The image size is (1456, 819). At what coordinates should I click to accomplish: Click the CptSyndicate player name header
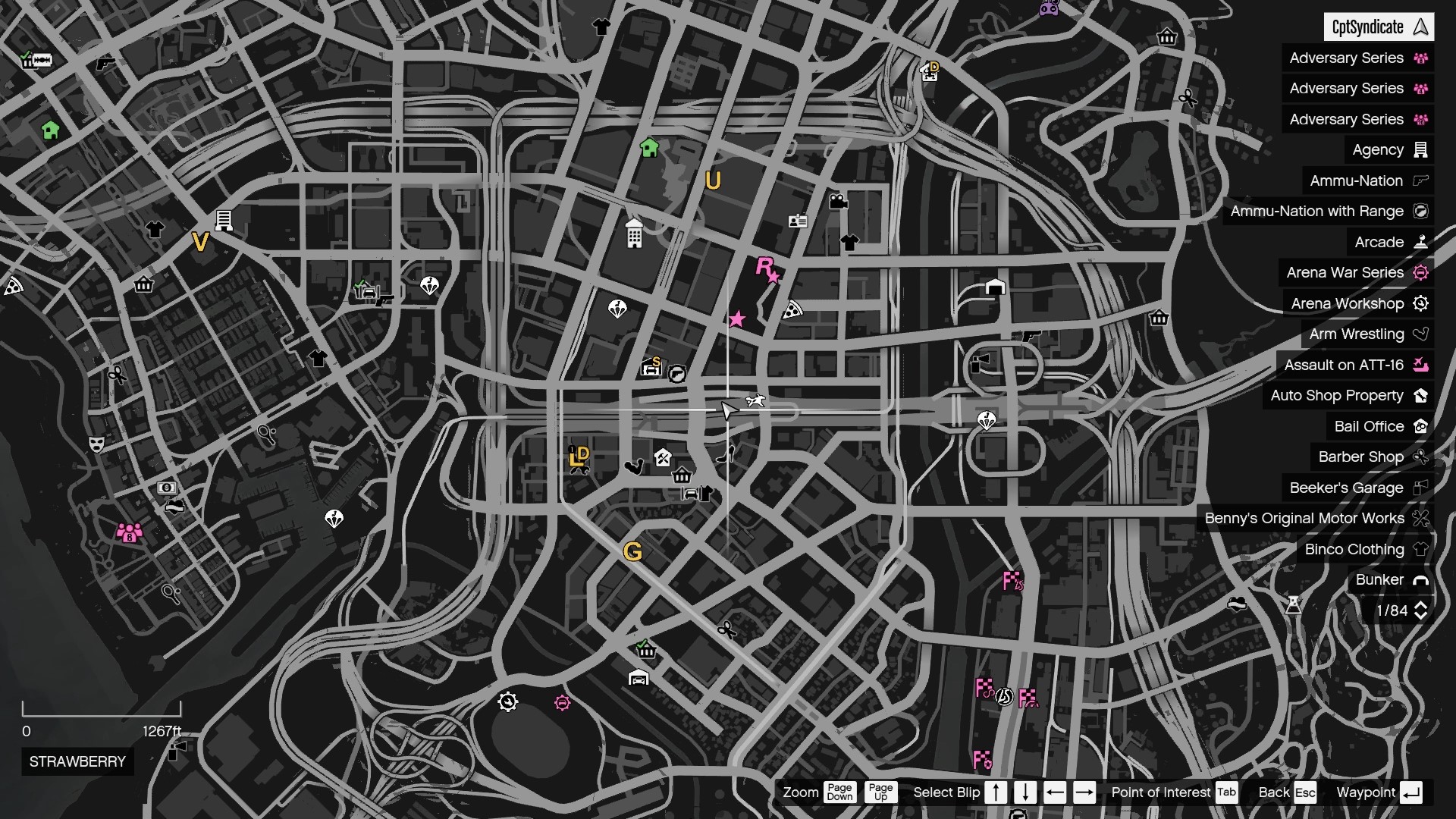[1380, 27]
